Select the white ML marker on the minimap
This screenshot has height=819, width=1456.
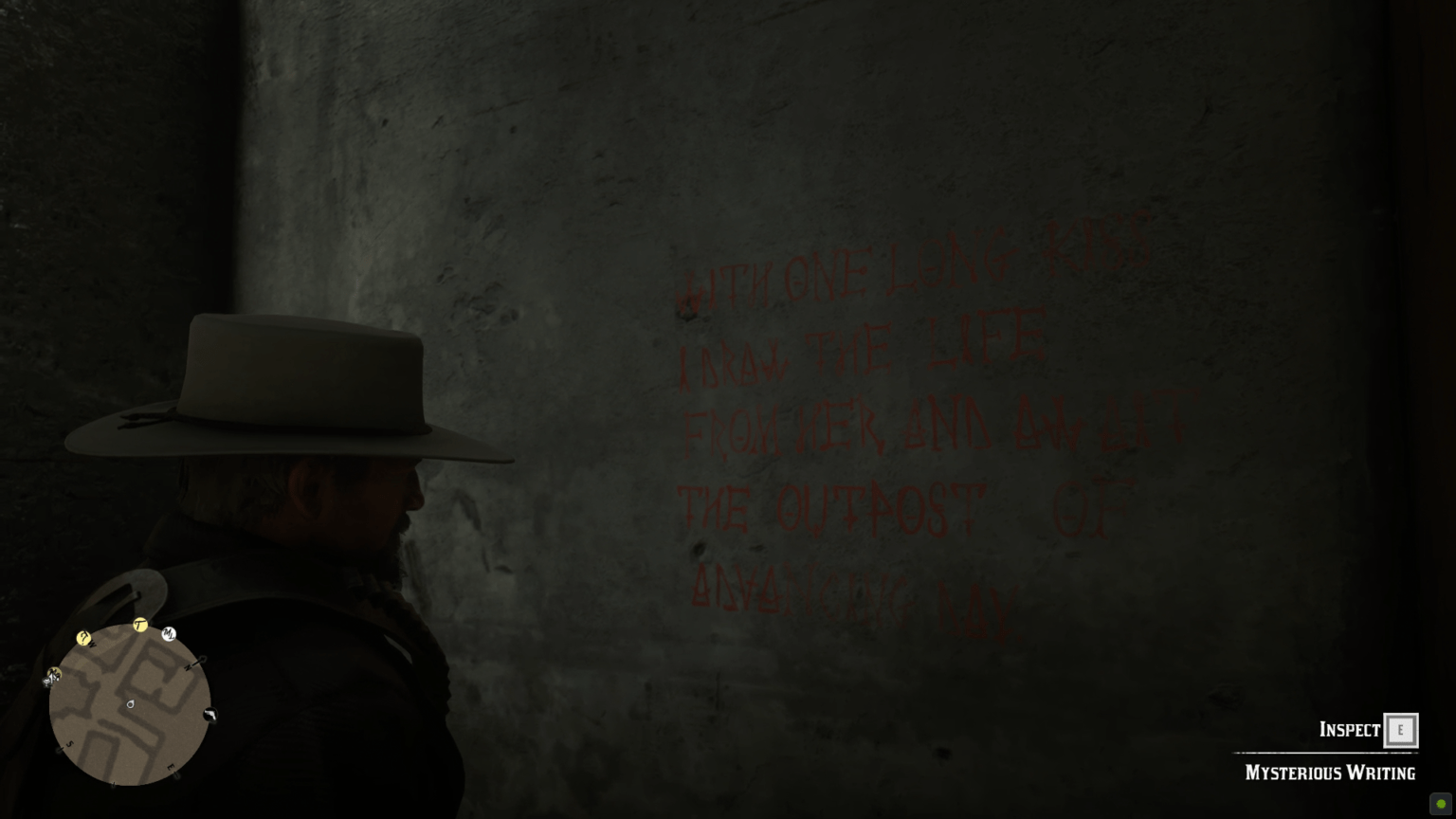coord(168,634)
